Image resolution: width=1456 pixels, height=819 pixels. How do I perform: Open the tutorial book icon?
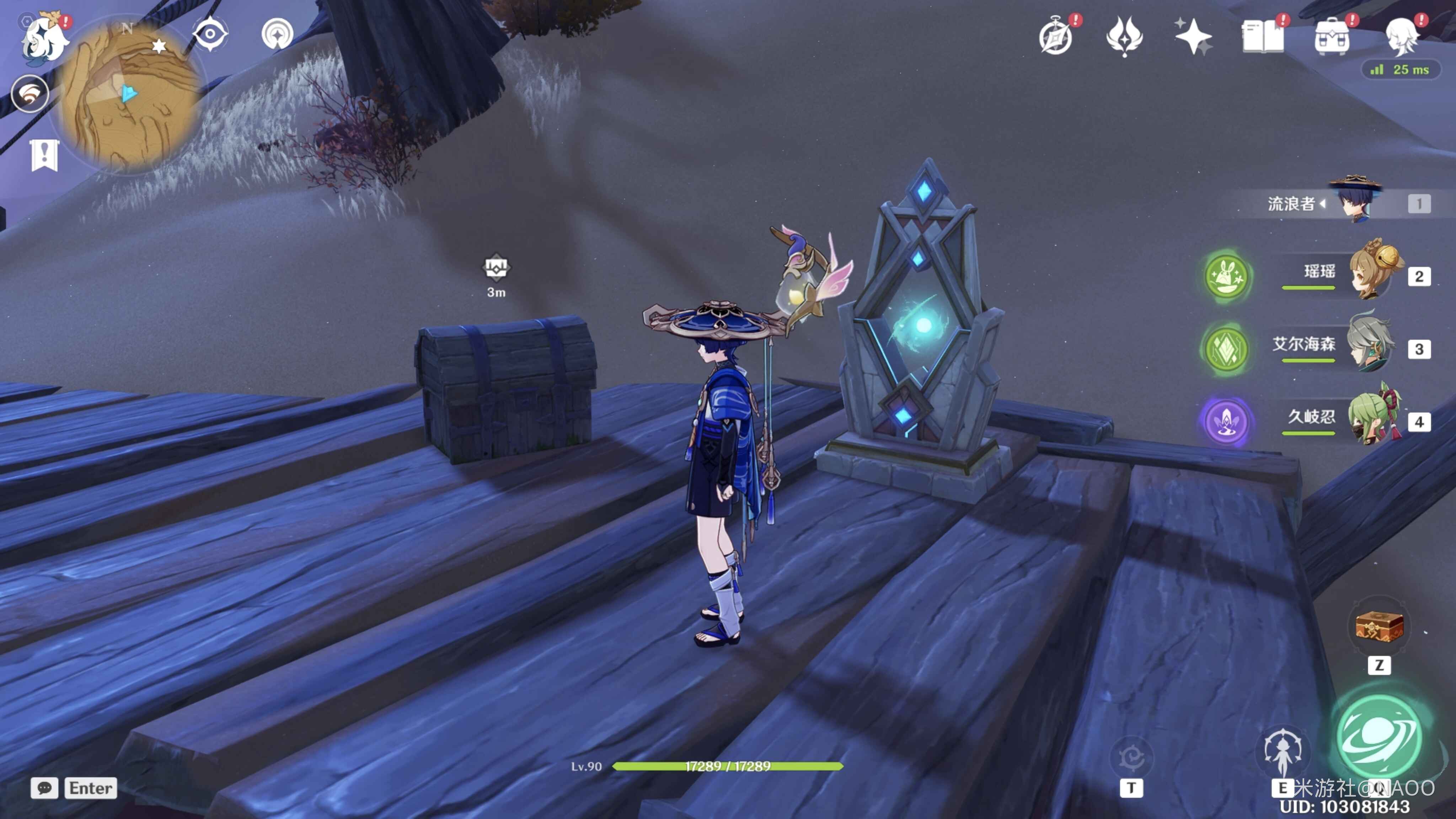click(x=1262, y=37)
